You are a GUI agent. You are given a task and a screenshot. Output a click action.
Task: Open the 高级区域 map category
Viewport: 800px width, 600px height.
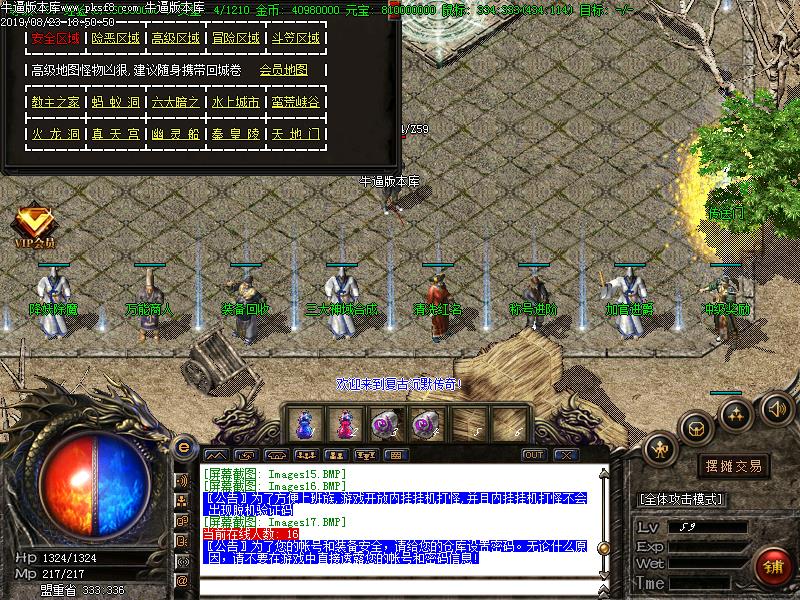click(x=175, y=39)
